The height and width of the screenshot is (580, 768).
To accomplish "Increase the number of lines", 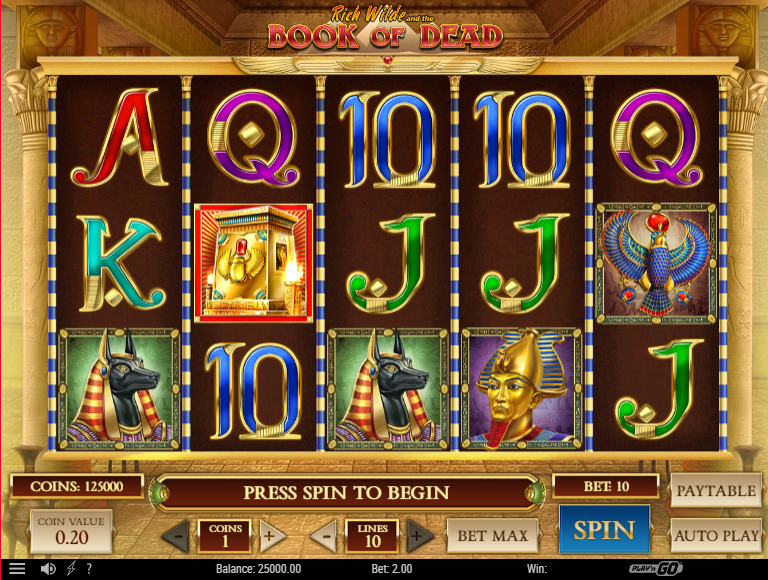I will pyautogui.click(x=419, y=535).
